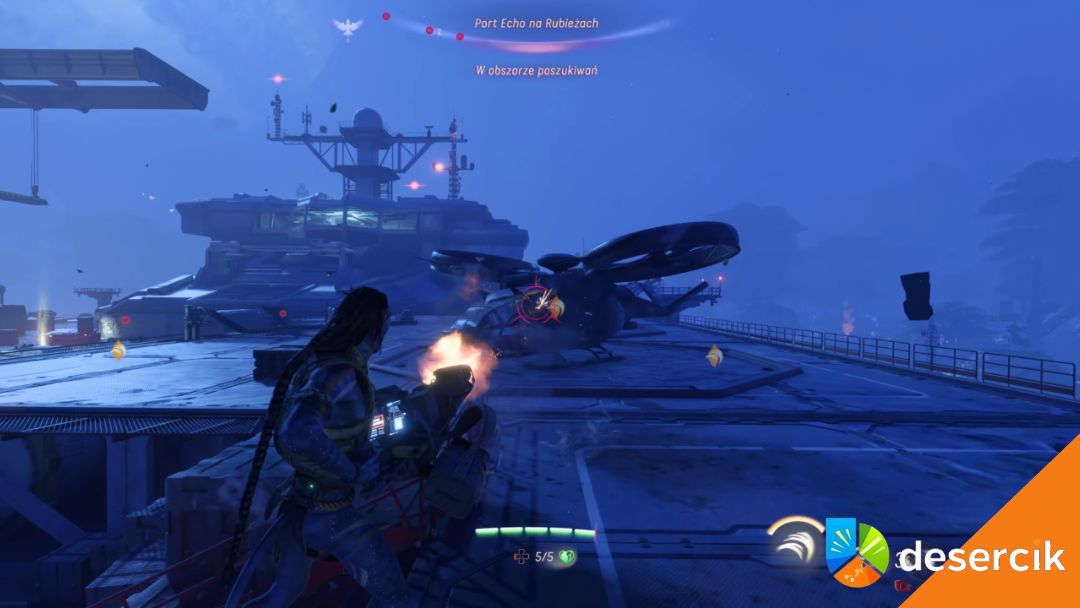The image size is (1080, 608).
Task: Click the white bird icon on the compass
Action: (347, 27)
